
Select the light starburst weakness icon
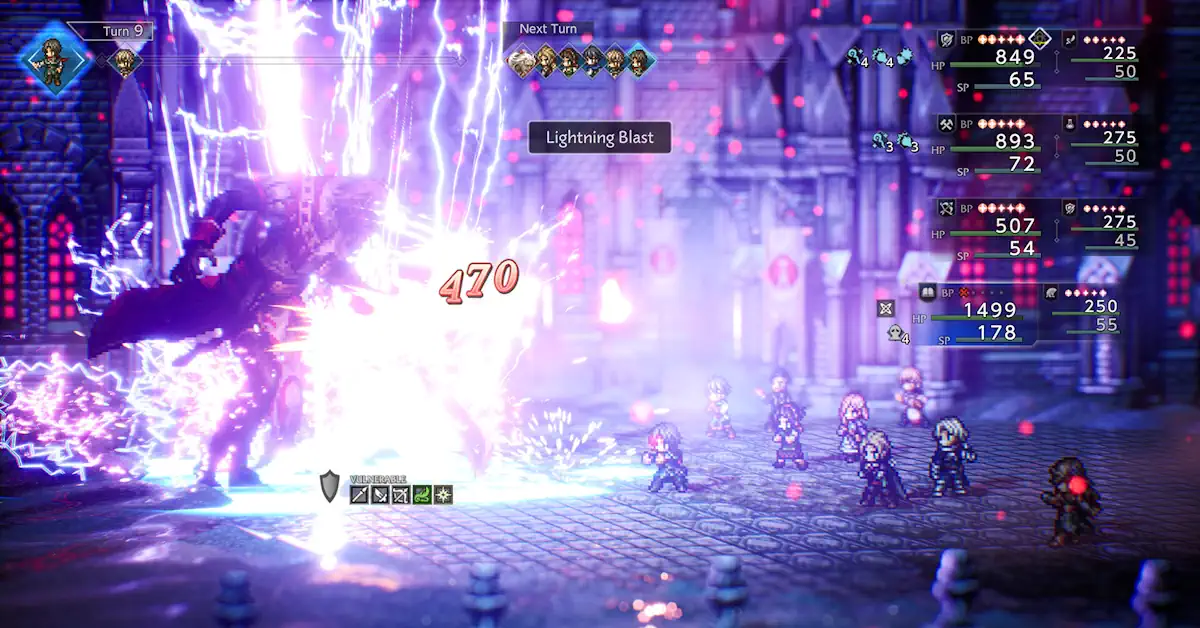click(442, 494)
